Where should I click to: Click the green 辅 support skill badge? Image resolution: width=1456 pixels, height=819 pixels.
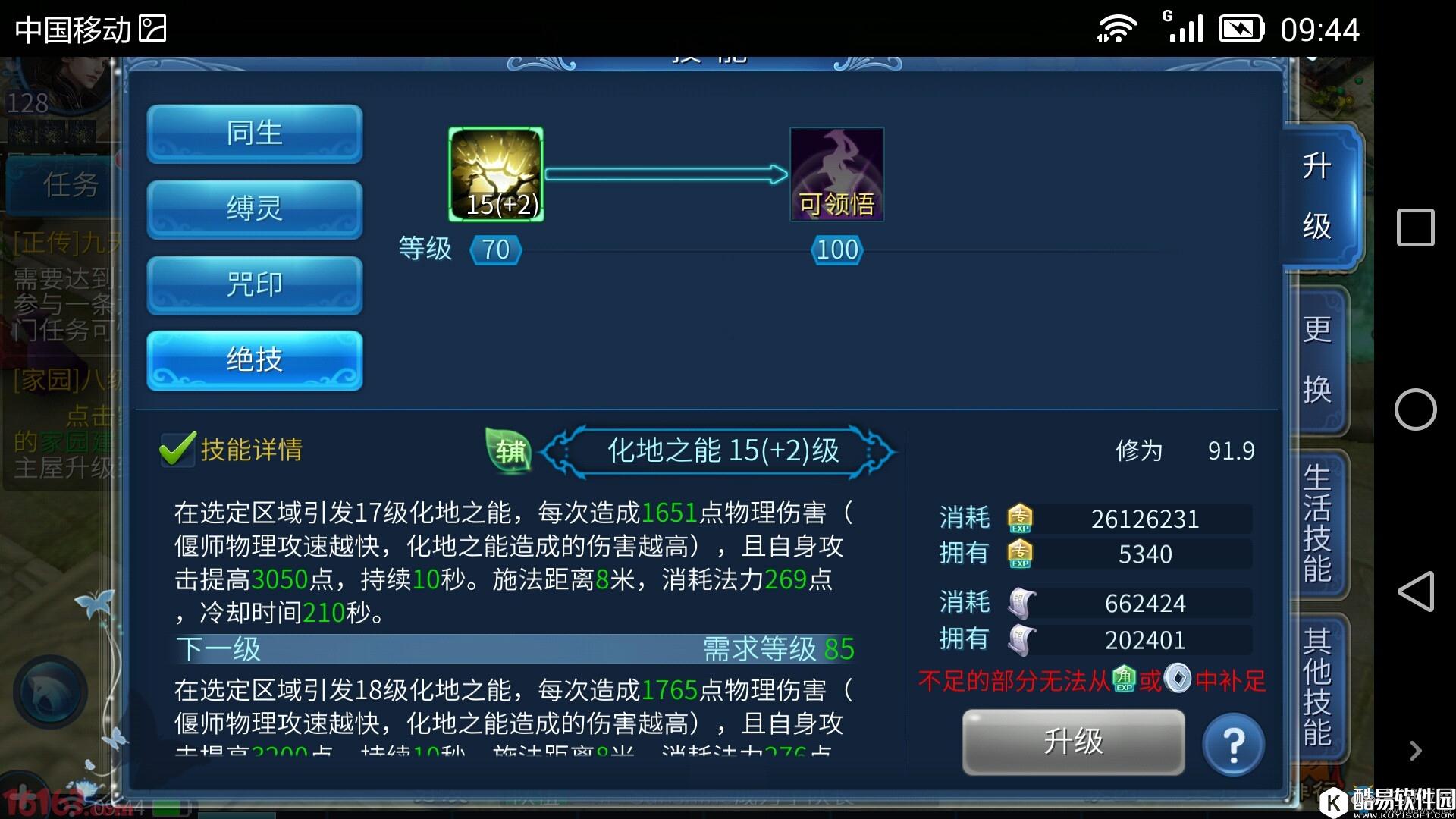510,450
